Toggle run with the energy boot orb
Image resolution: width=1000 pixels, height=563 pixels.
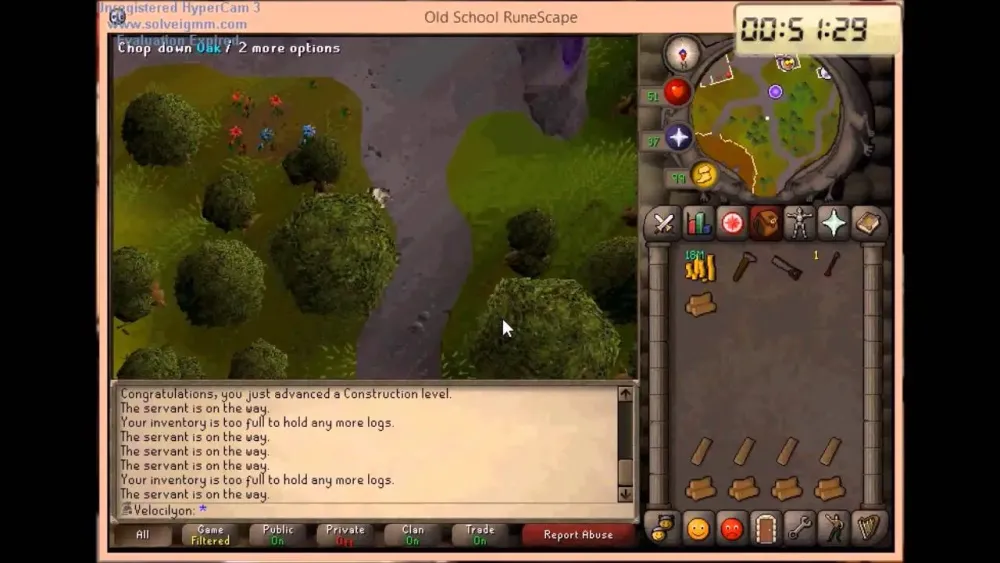point(705,175)
